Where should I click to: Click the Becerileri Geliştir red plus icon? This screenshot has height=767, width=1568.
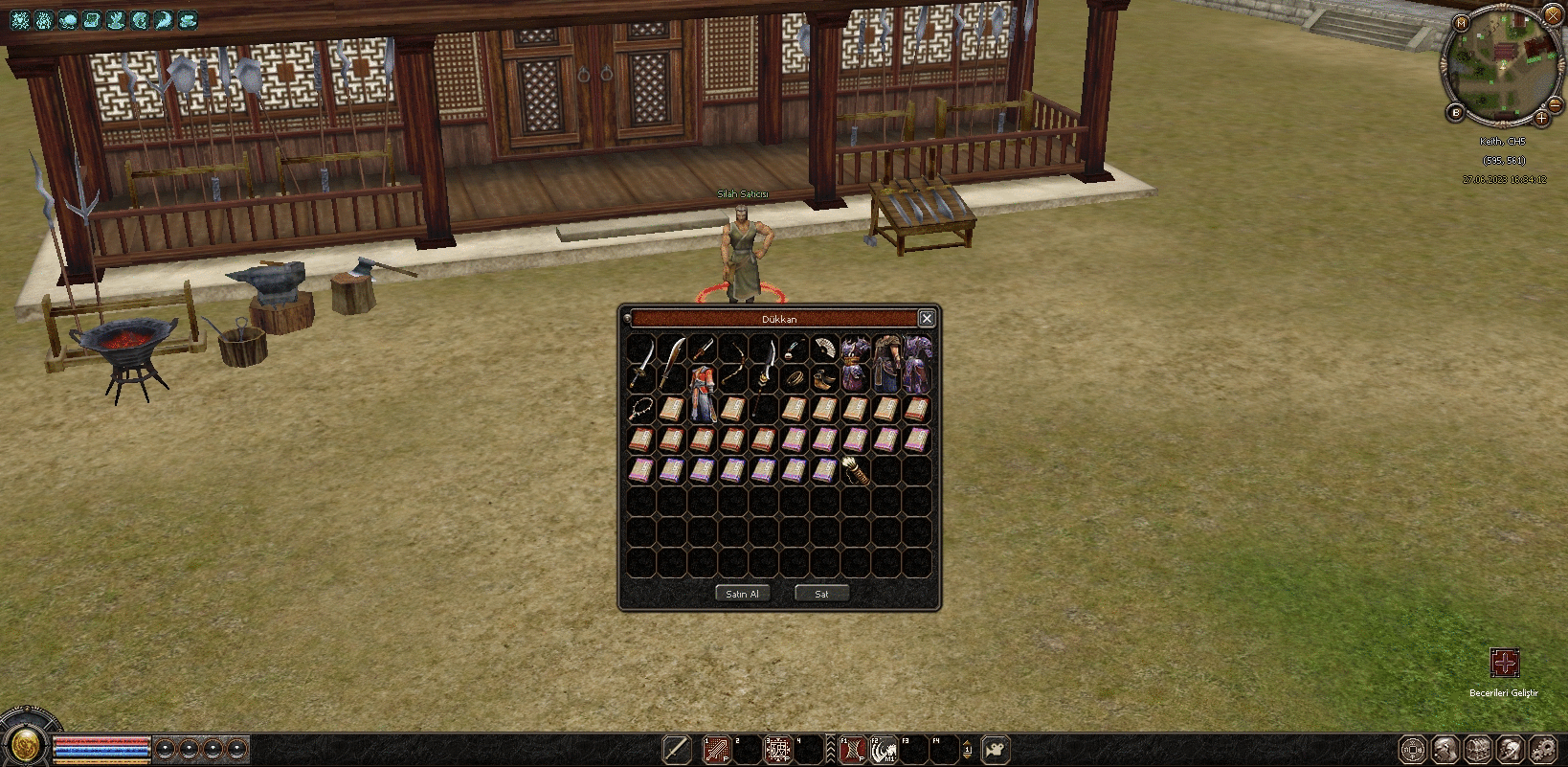(1504, 663)
